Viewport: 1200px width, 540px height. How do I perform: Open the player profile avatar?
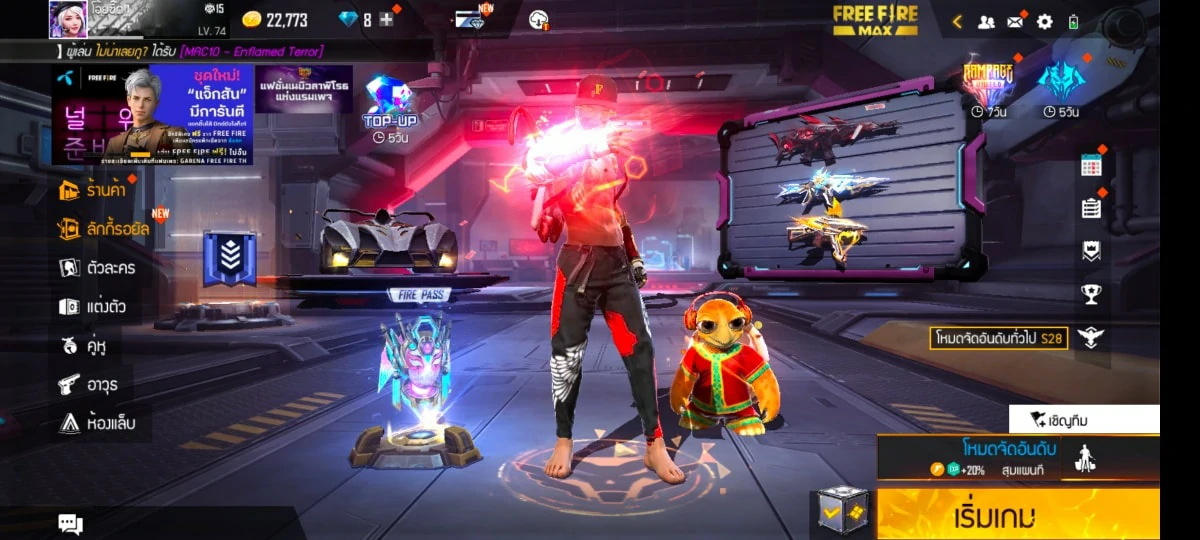click(68, 19)
